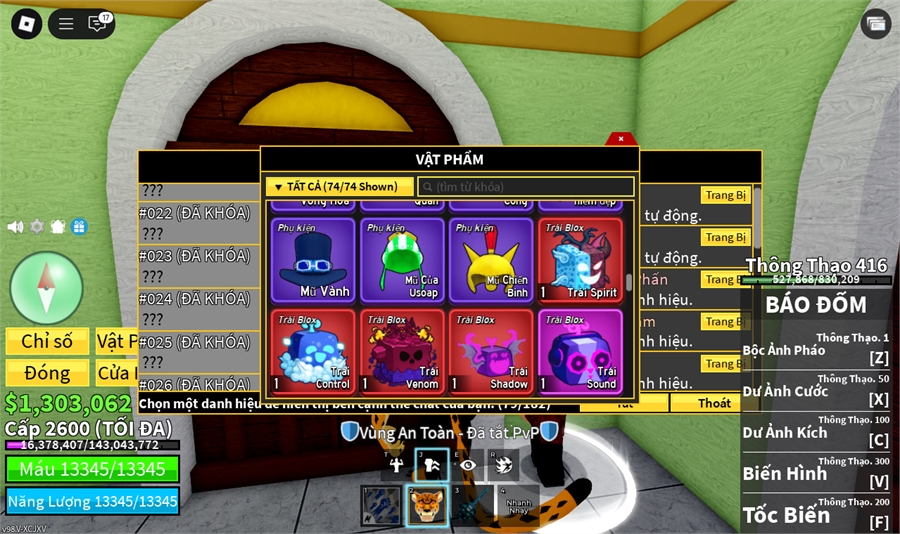Open the blue gift box rewards
The image size is (900, 534).
click(79, 227)
